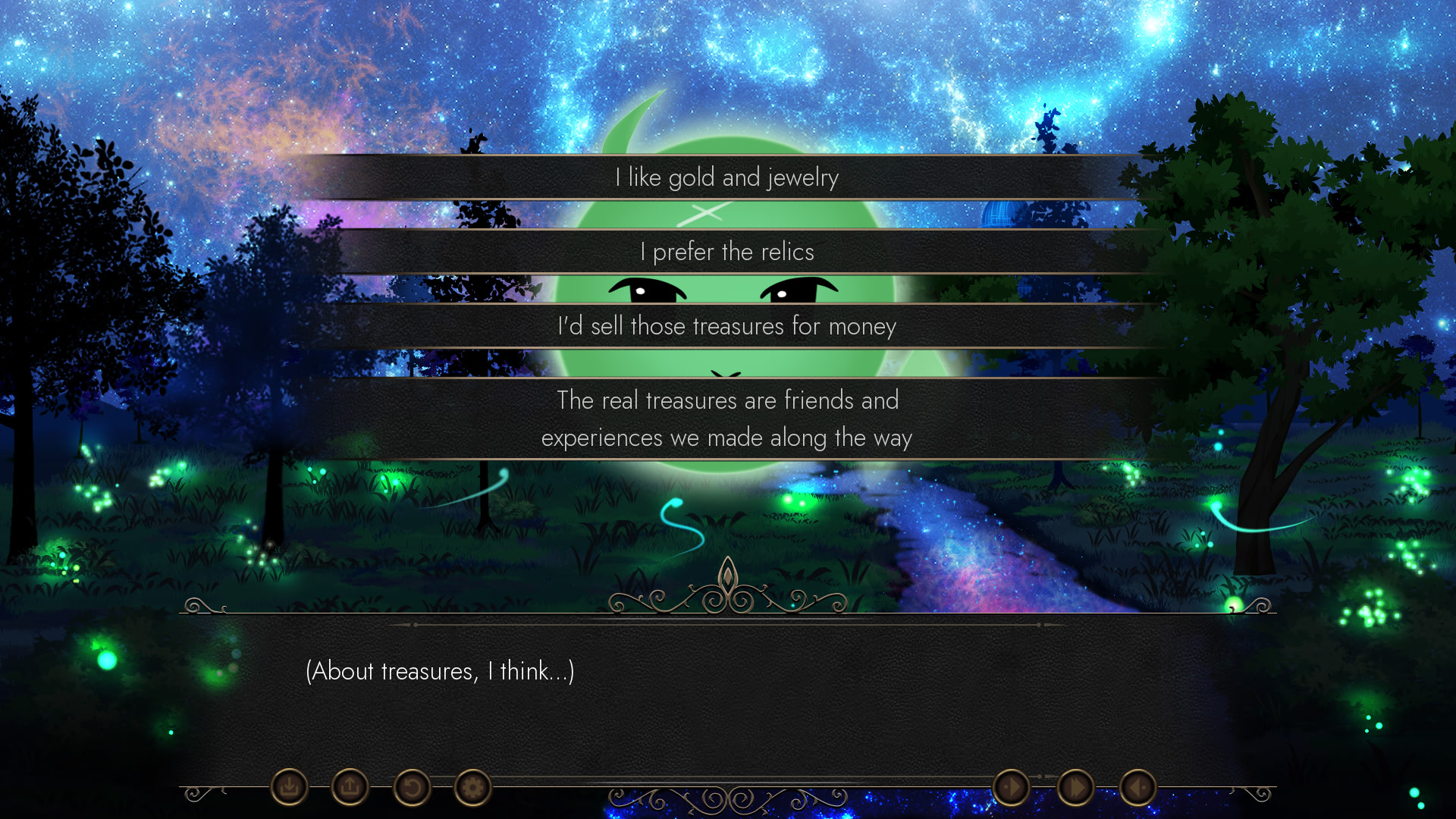
Task: Click the ornate crown emblem above dialogue box
Action: 728,588
